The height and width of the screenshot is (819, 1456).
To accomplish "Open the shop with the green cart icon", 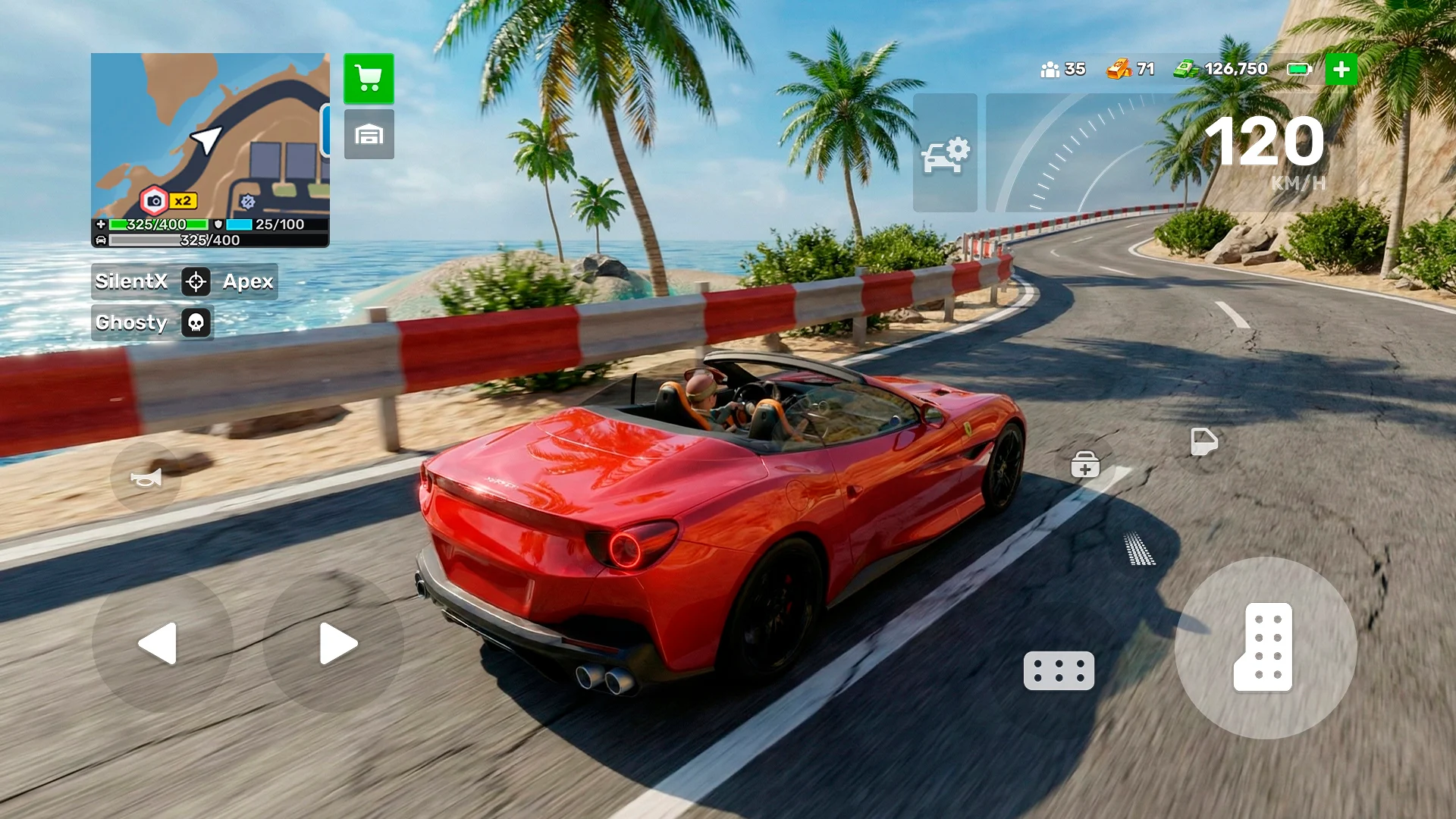I will click(369, 79).
